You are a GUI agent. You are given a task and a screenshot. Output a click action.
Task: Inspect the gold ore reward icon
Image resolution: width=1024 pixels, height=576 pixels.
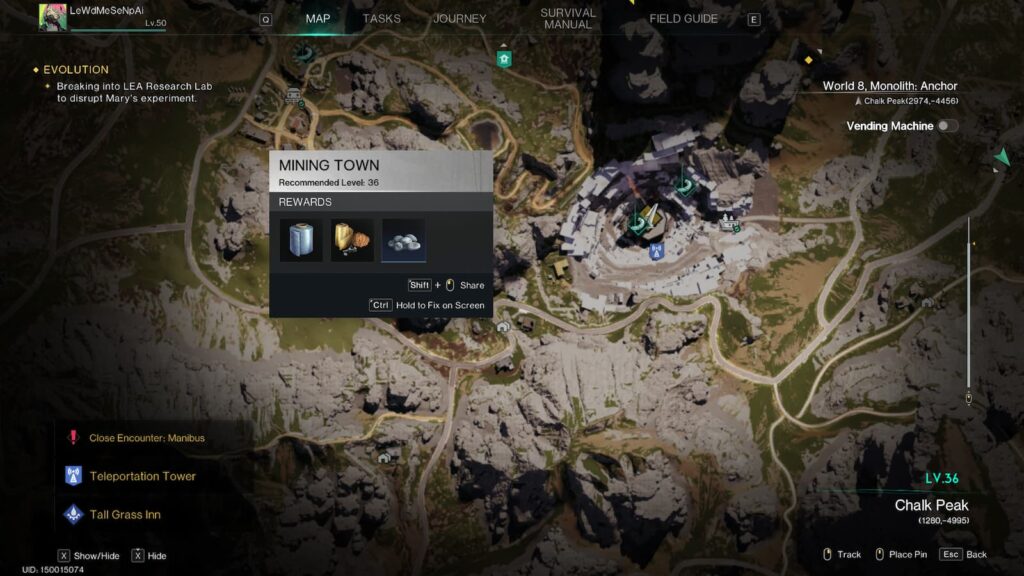tap(352, 241)
